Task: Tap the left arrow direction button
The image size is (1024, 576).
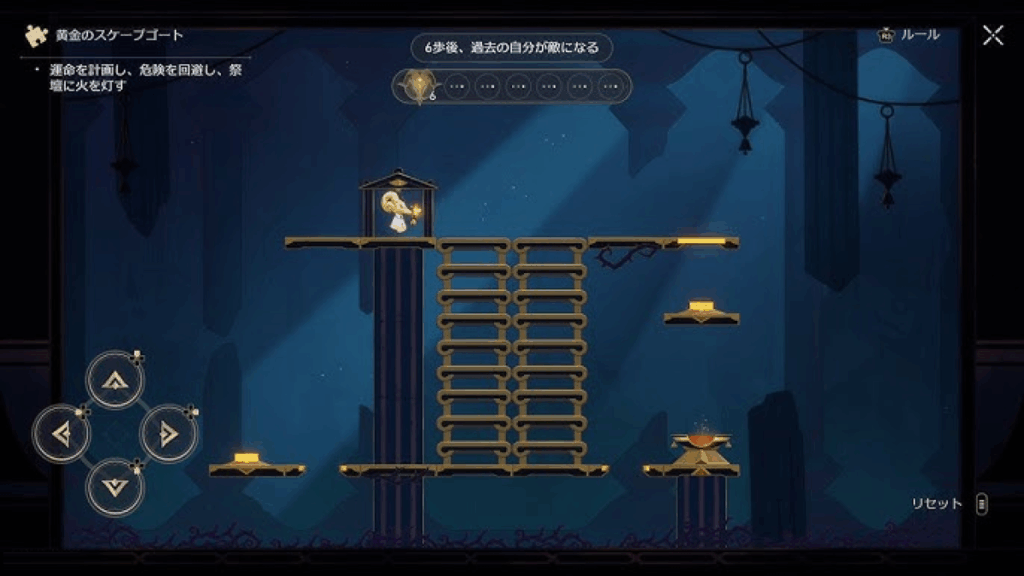Action: pos(62,434)
